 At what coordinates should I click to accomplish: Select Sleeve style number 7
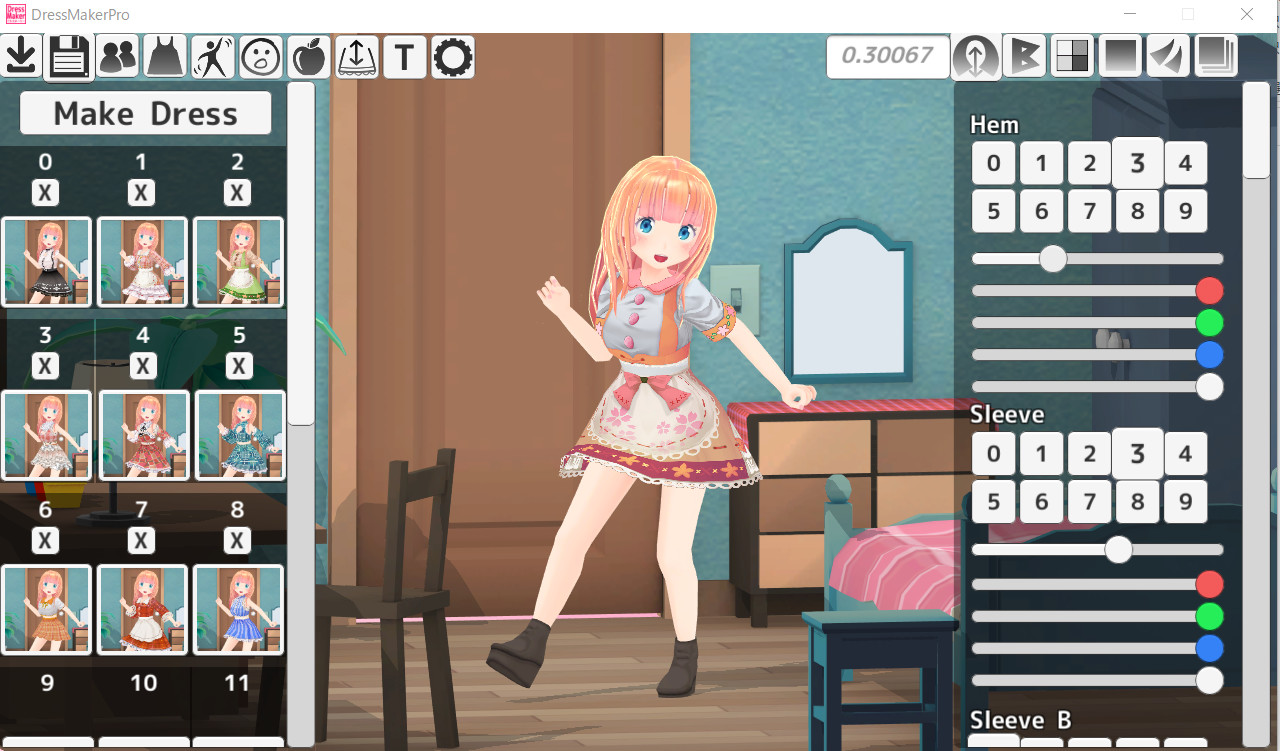pos(1089,501)
